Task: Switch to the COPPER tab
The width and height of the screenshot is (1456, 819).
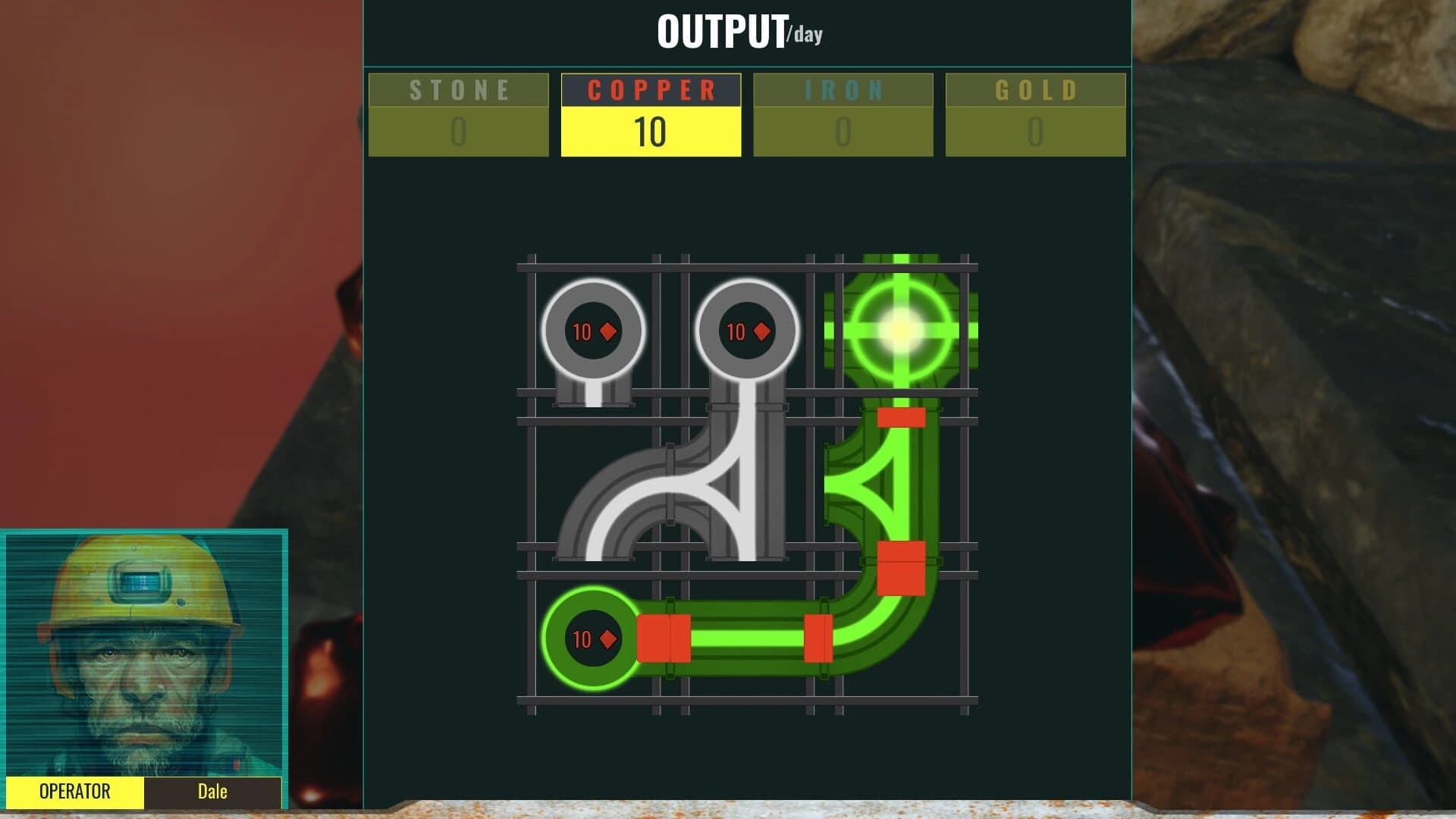Action: pyautogui.click(x=650, y=90)
